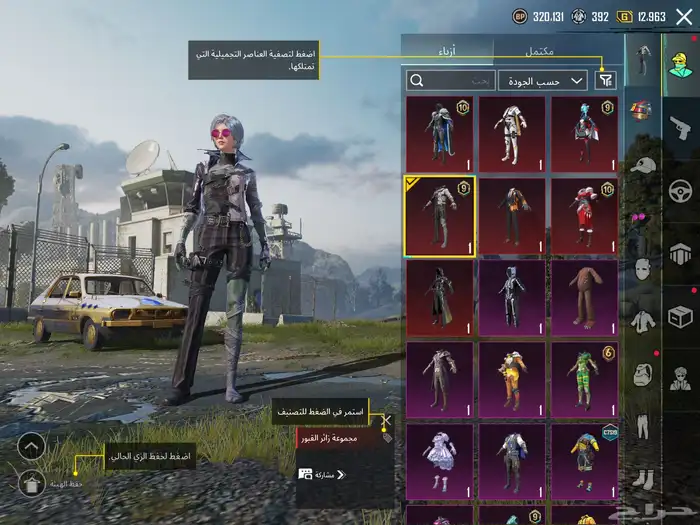Viewport: 700px width, 525px height.
Task: Click the up-arrow circle button
Action: point(31,447)
